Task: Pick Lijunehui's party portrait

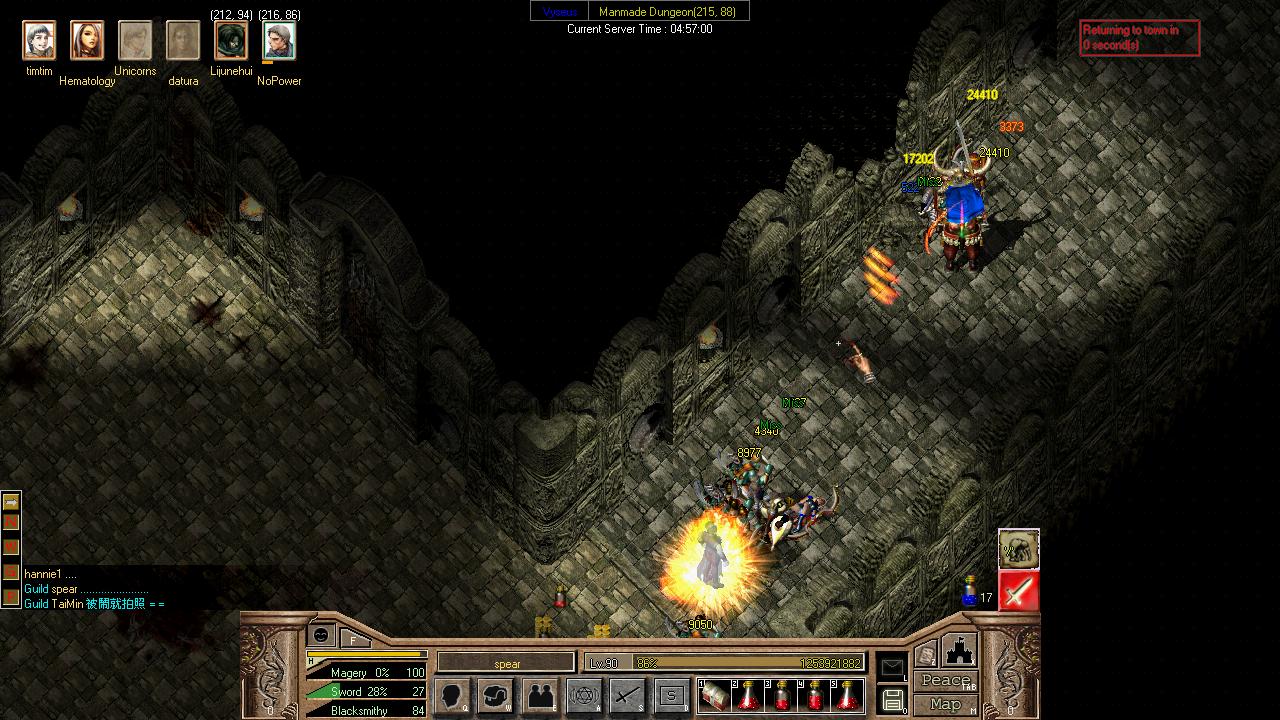Action: [x=231, y=41]
